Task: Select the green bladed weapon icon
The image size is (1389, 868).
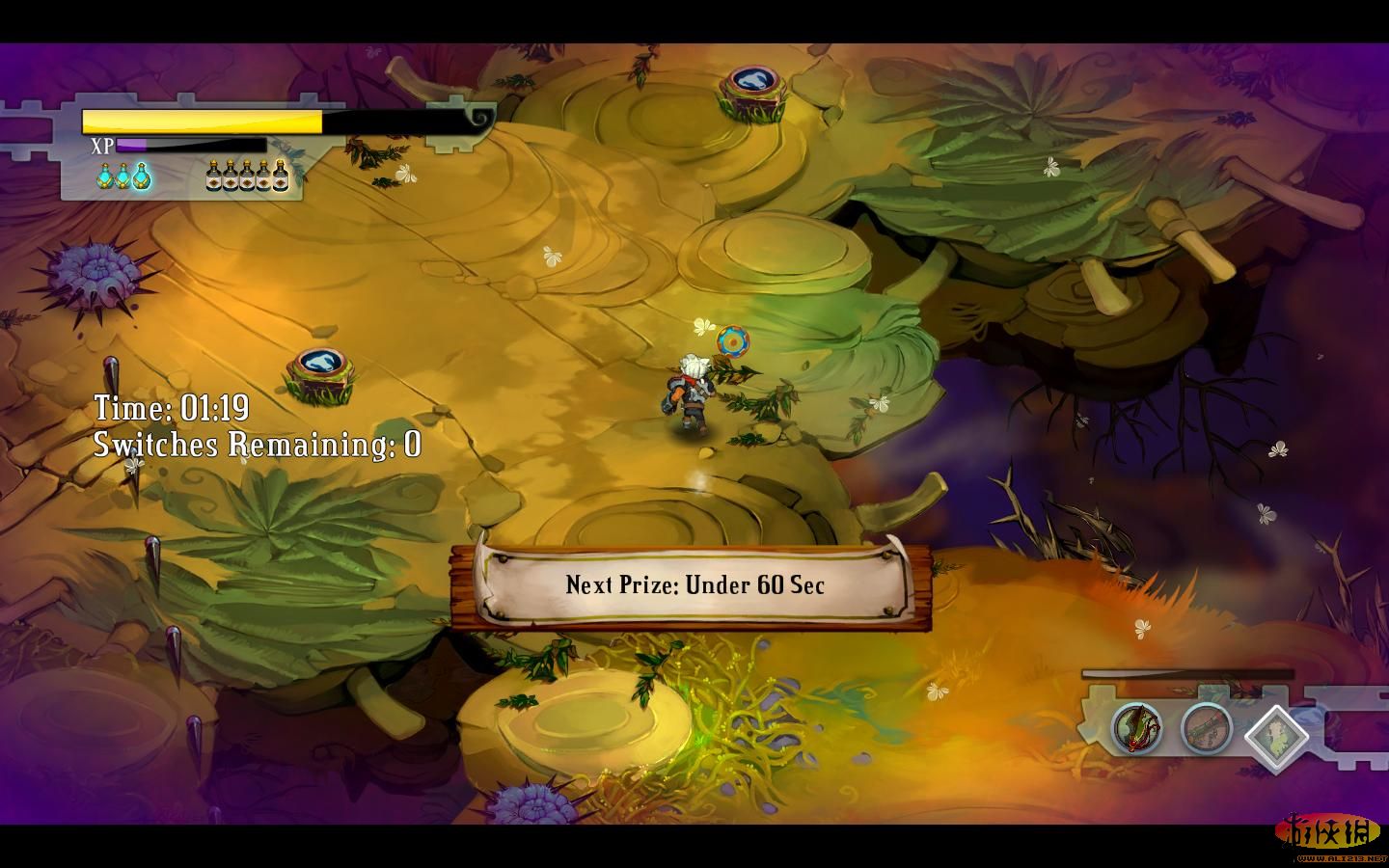Action: pyautogui.click(x=1136, y=726)
